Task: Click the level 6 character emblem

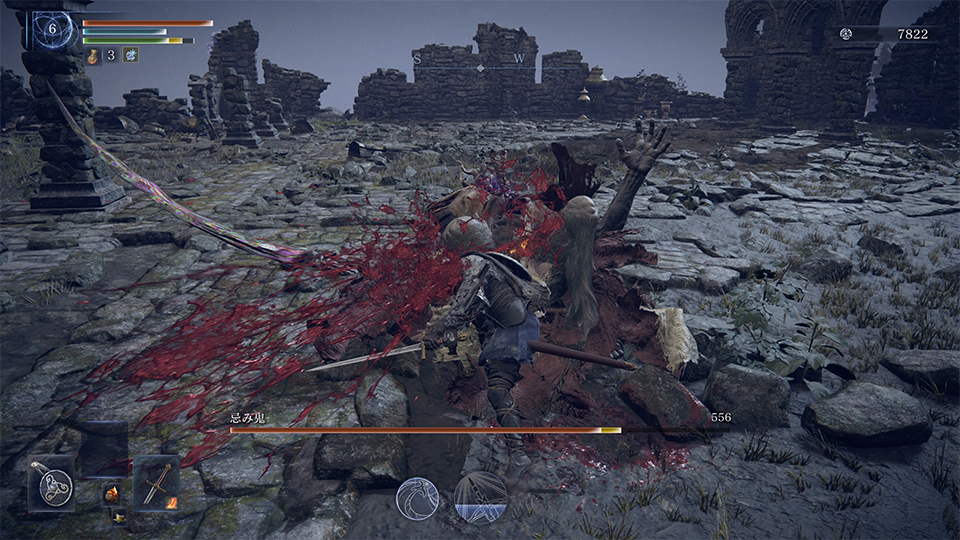Action: pos(53,29)
